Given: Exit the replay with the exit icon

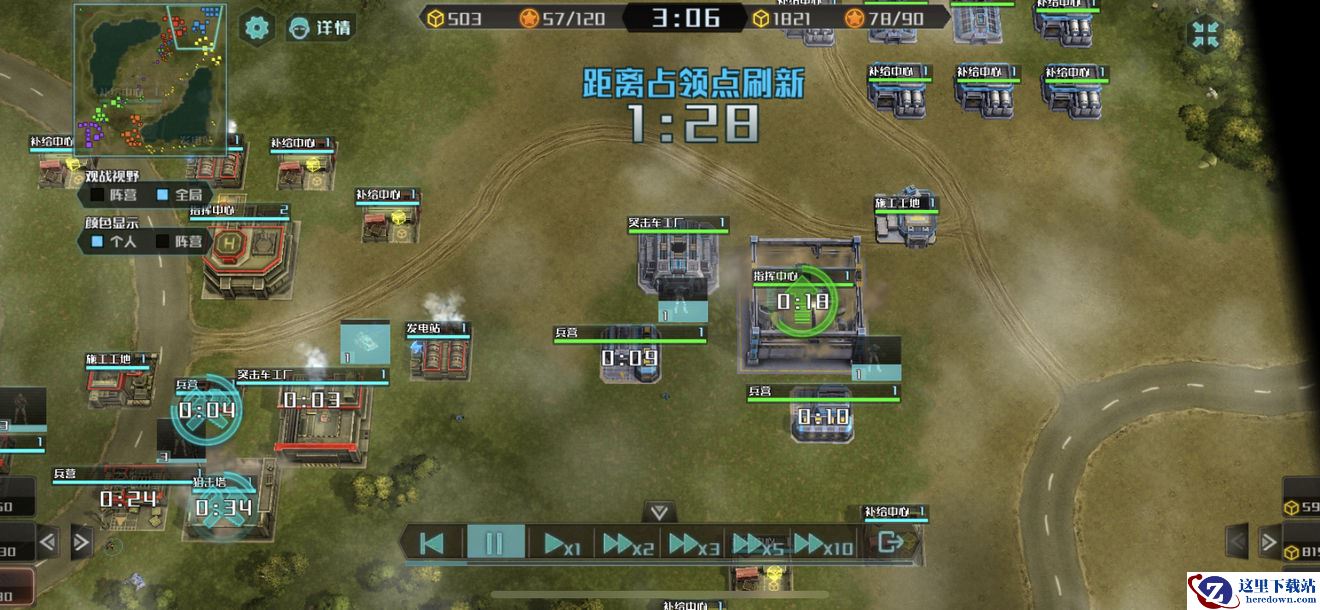Looking at the screenshot, I should point(889,543).
